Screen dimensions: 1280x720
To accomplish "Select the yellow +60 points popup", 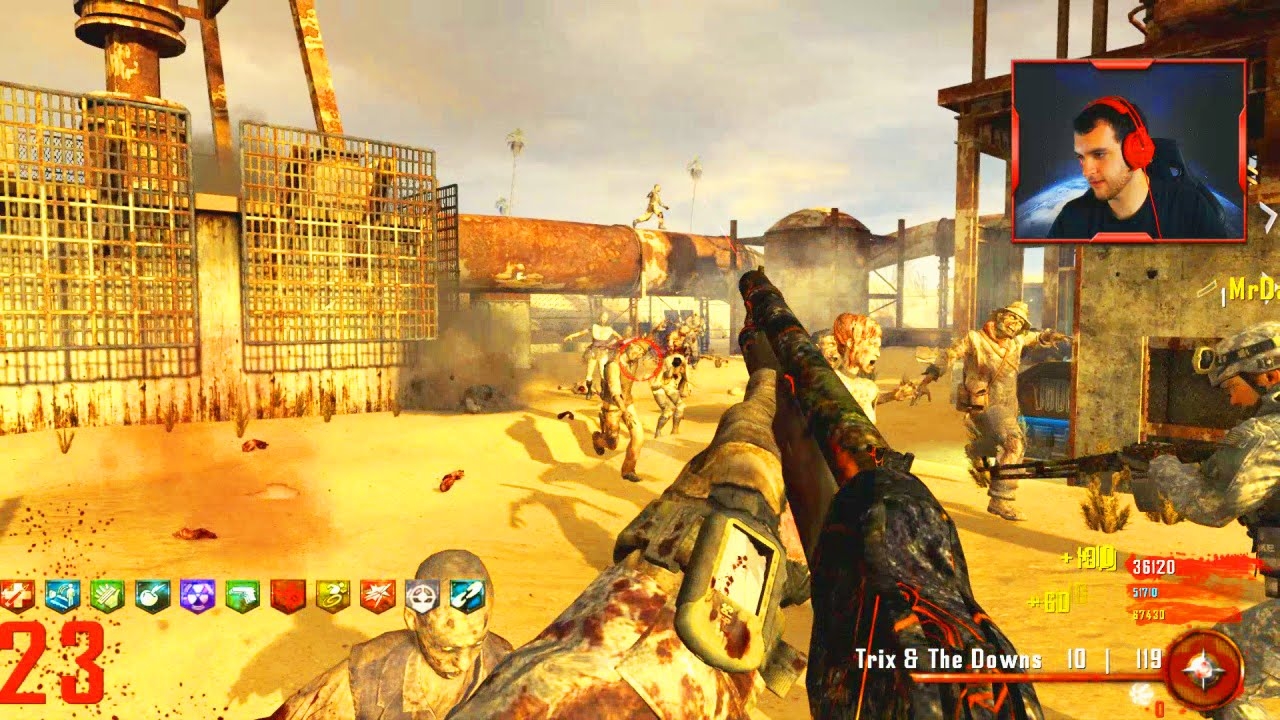I will pyautogui.click(x=1050, y=601).
